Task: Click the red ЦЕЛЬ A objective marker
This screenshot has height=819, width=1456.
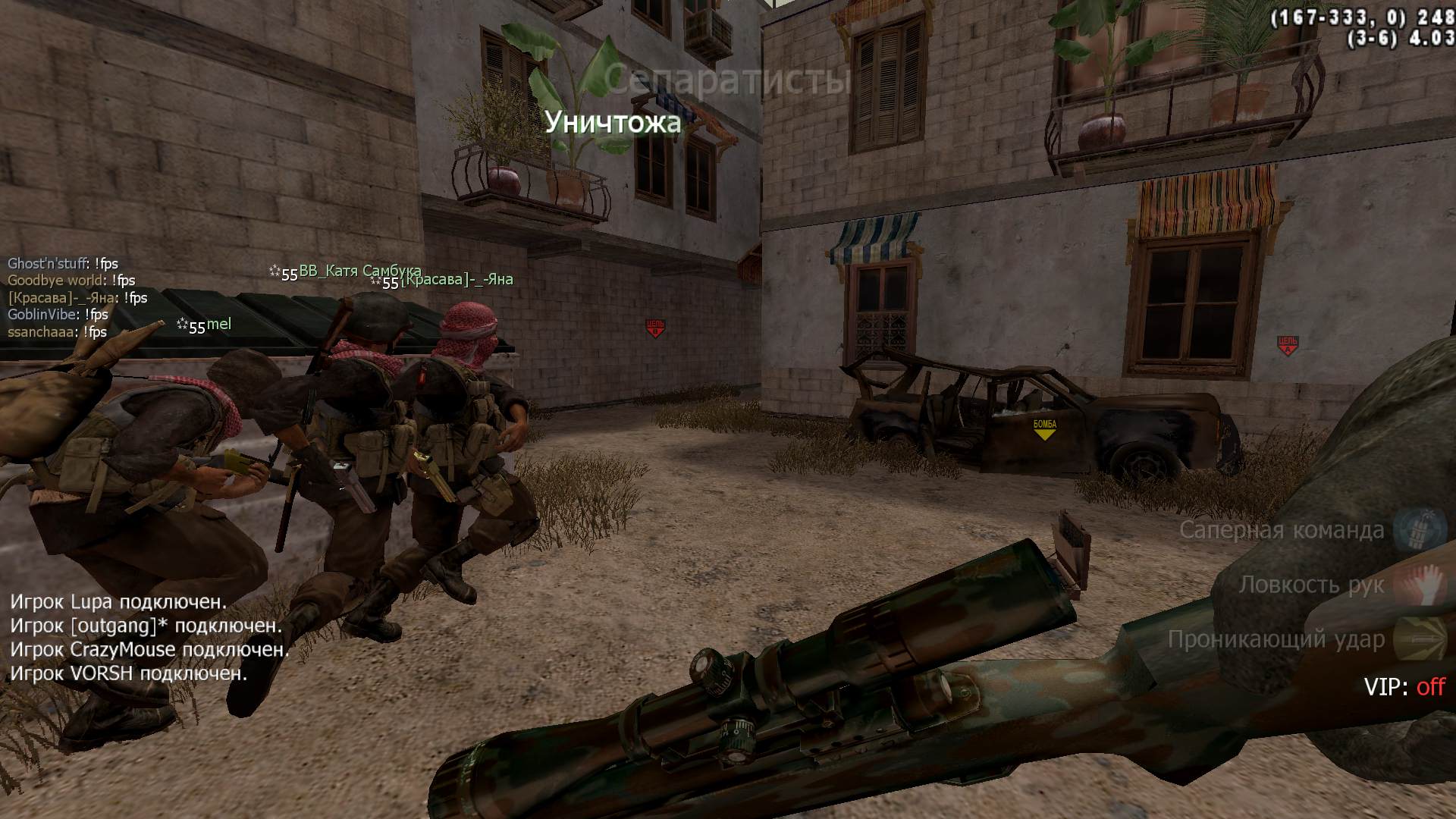Action: tap(1287, 346)
